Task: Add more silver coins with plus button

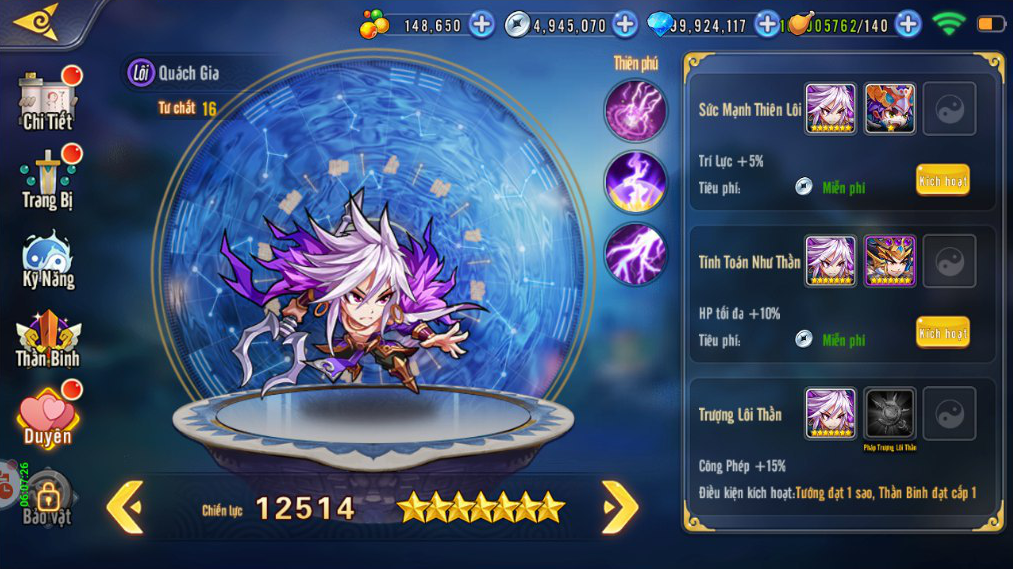Action: point(625,24)
